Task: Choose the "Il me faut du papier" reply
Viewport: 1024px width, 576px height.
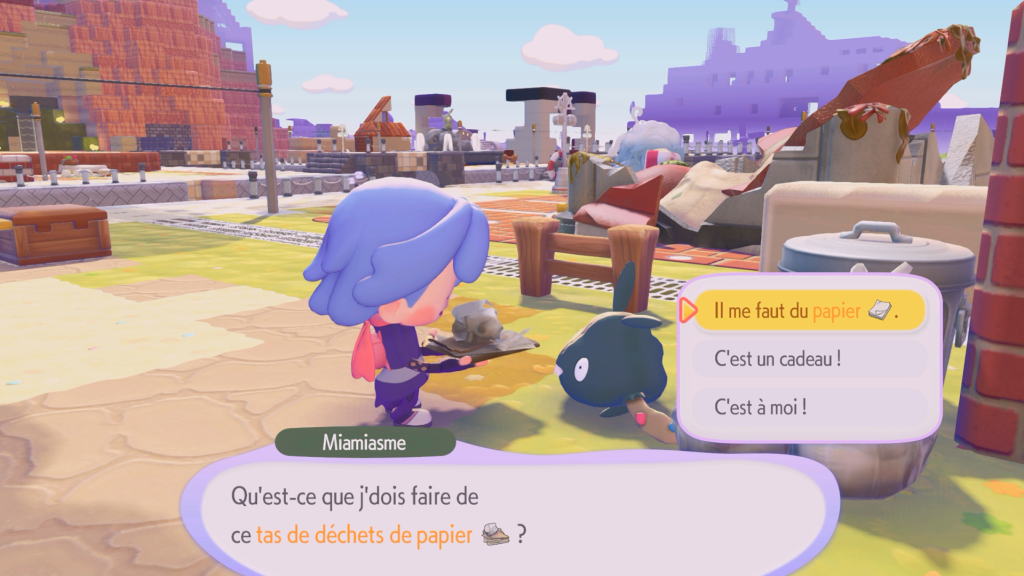Action: pyautogui.click(x=808, y=311)
